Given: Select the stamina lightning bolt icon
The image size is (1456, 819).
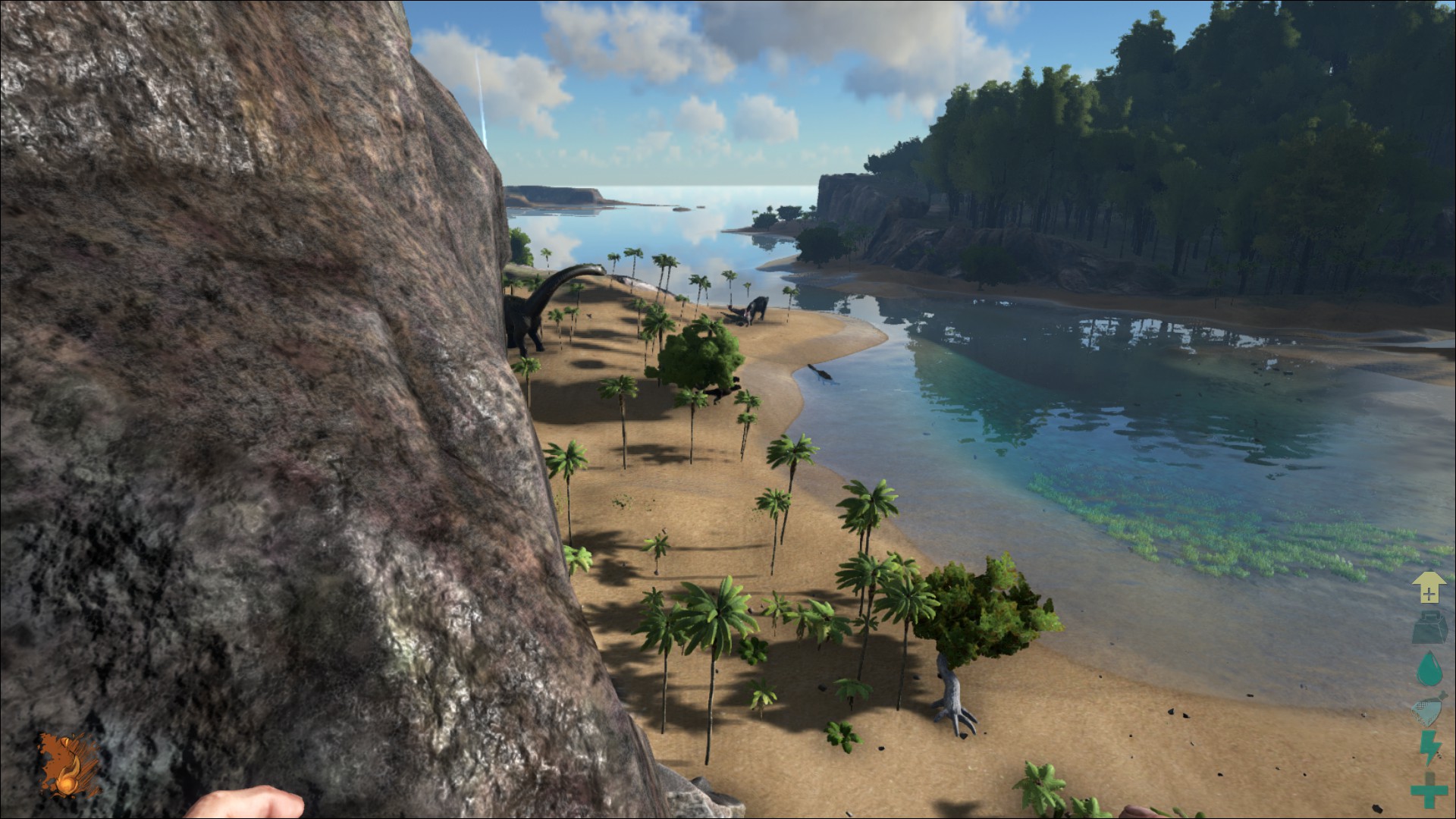Looking at the screenshot, I should click(x=1430, y=745).
